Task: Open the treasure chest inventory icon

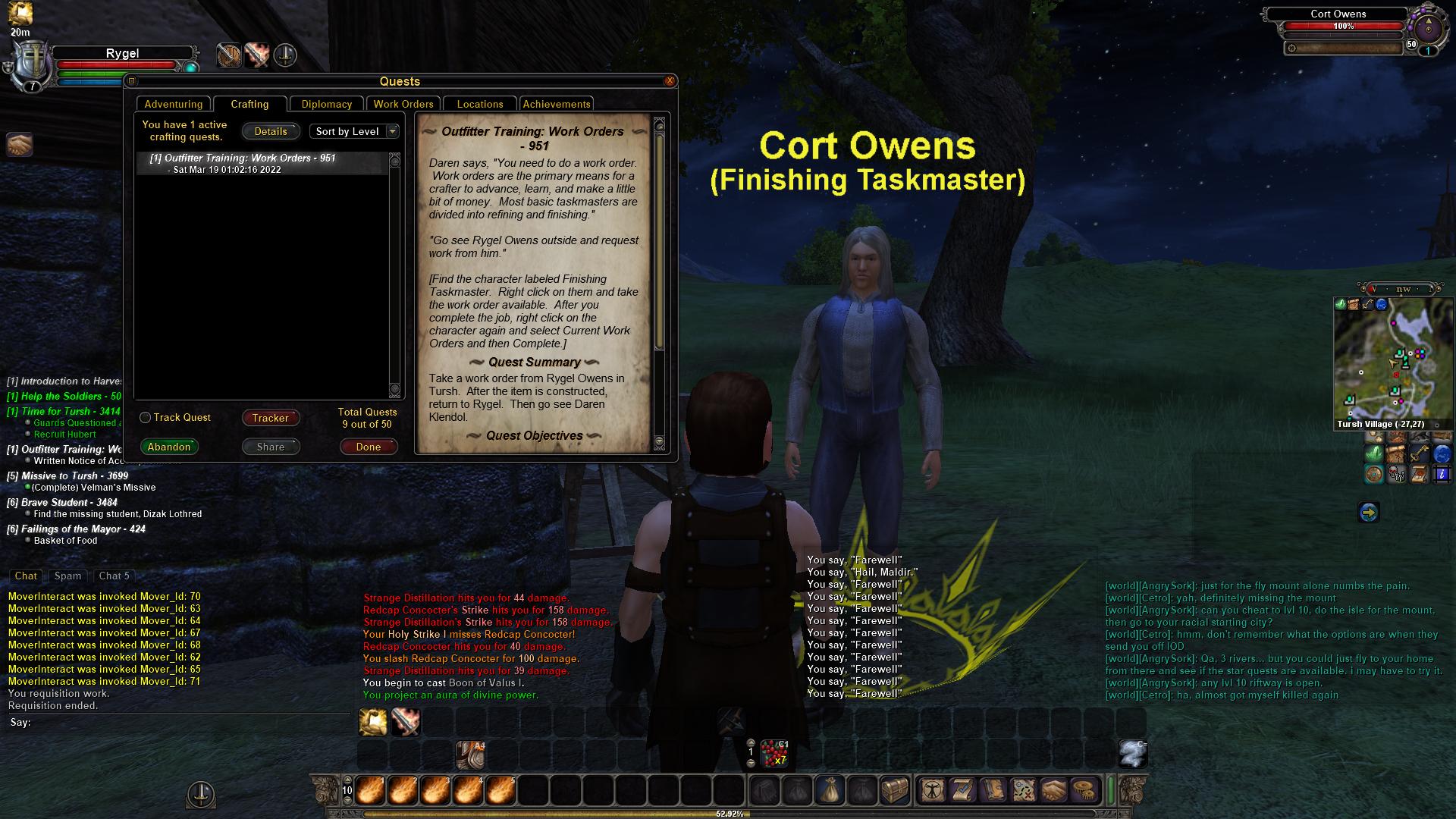Action: tap(894, 791)
